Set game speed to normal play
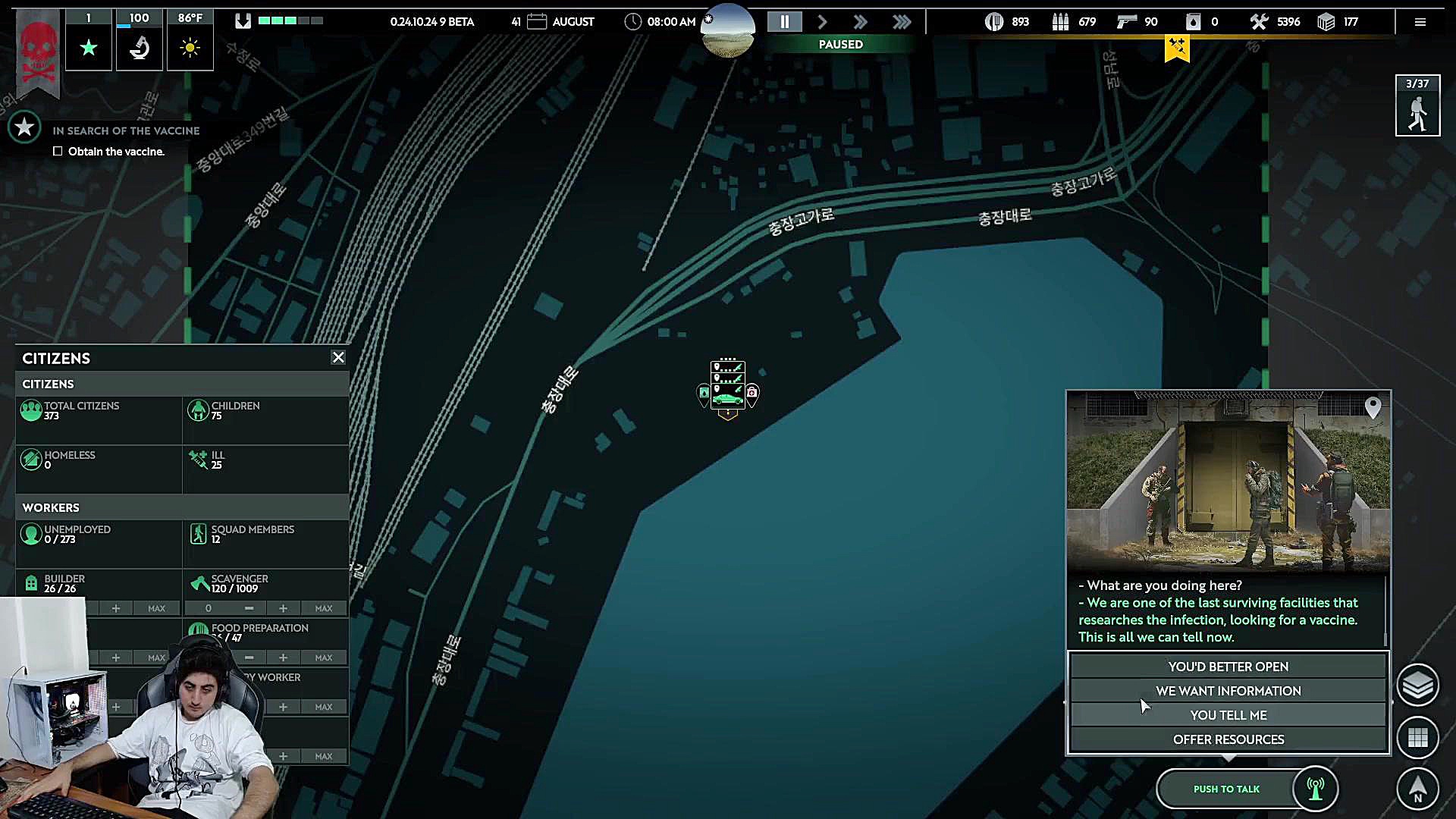 pos(823,22)
